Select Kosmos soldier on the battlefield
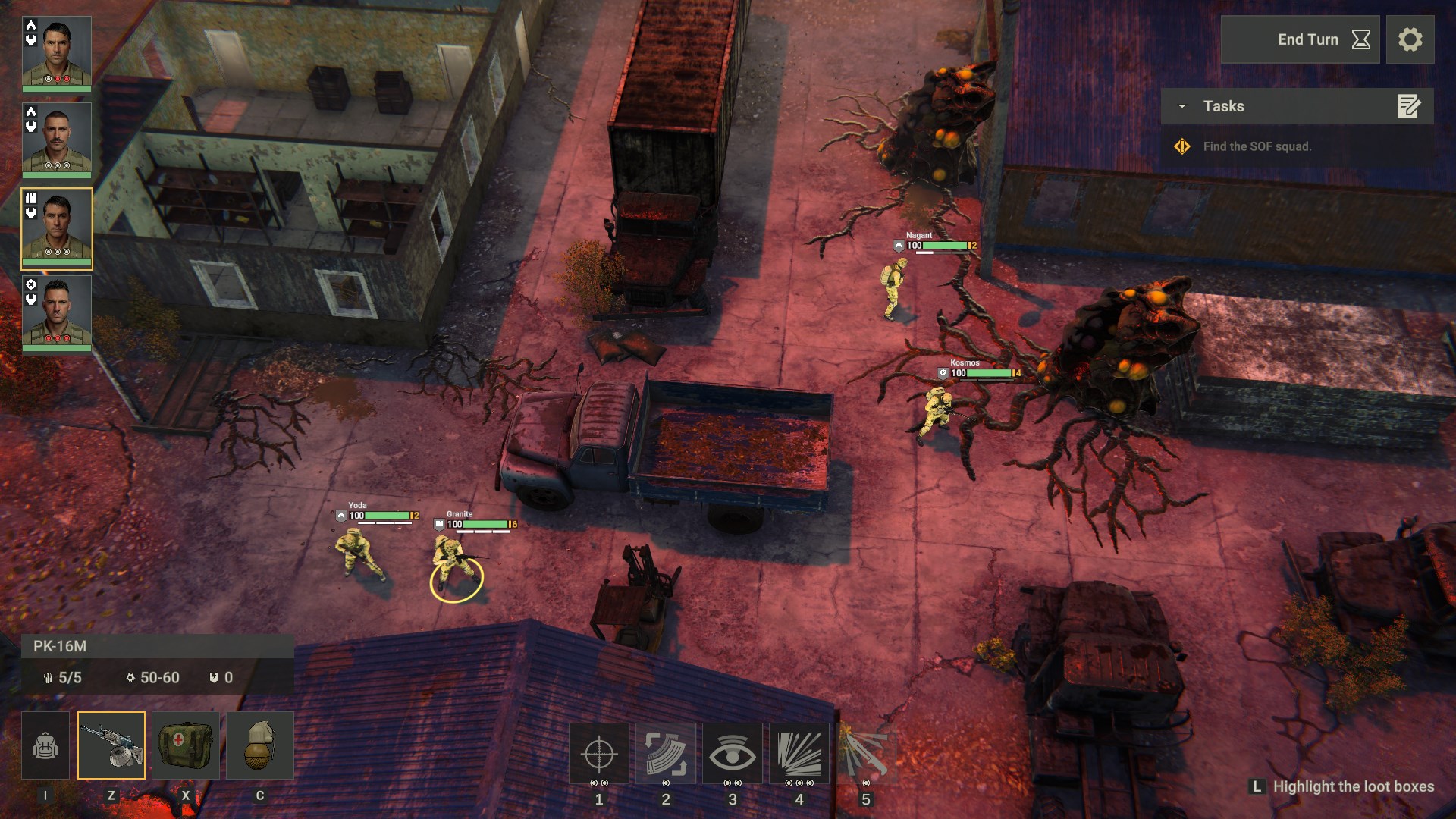The height and width of the screenshot is (819, 1456). [x=937, y=409]
